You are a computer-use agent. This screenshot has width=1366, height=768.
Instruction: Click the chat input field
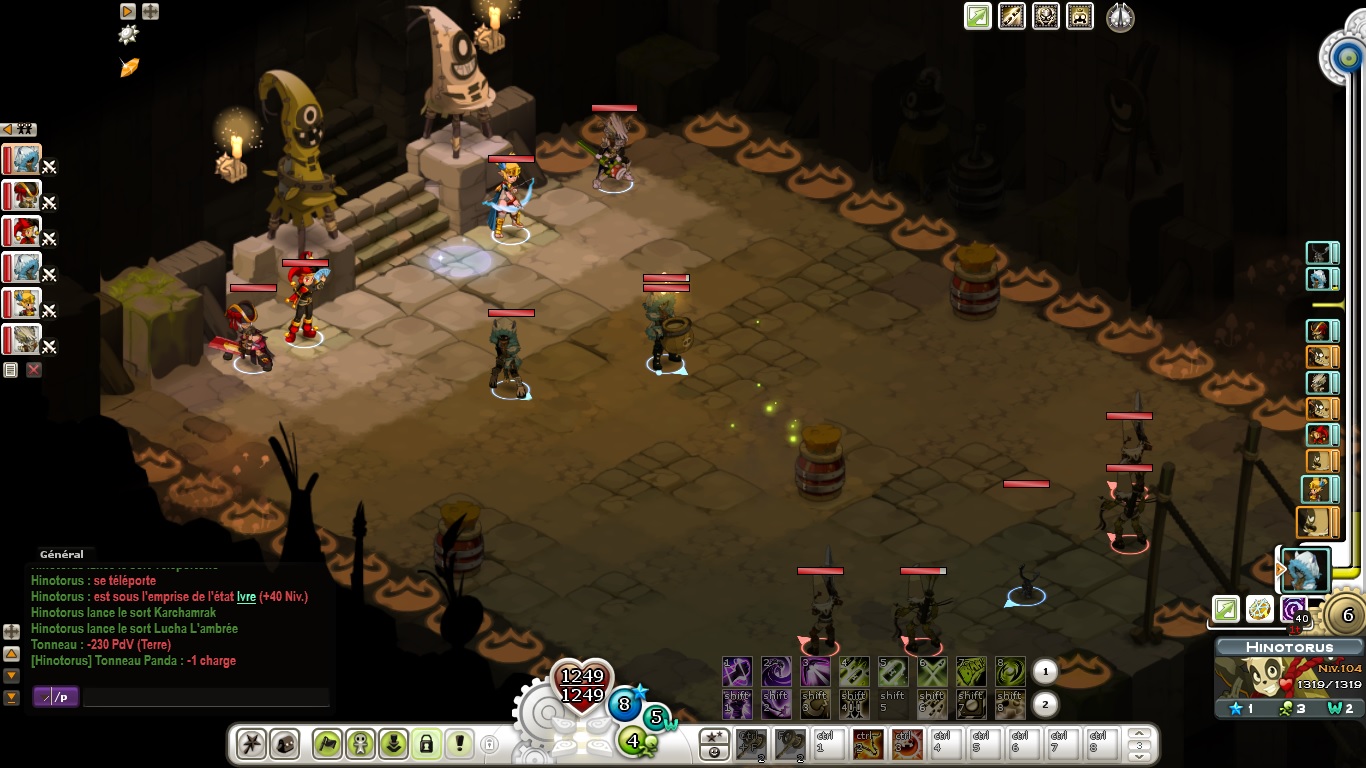[205, 697]
